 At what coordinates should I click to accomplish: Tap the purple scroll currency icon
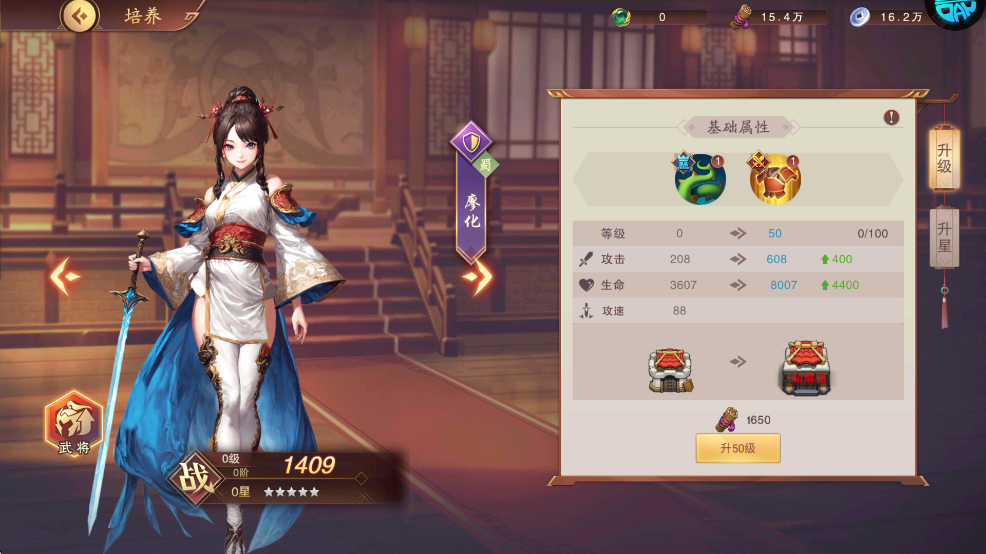pyautogui.click(x=741, y=16)
